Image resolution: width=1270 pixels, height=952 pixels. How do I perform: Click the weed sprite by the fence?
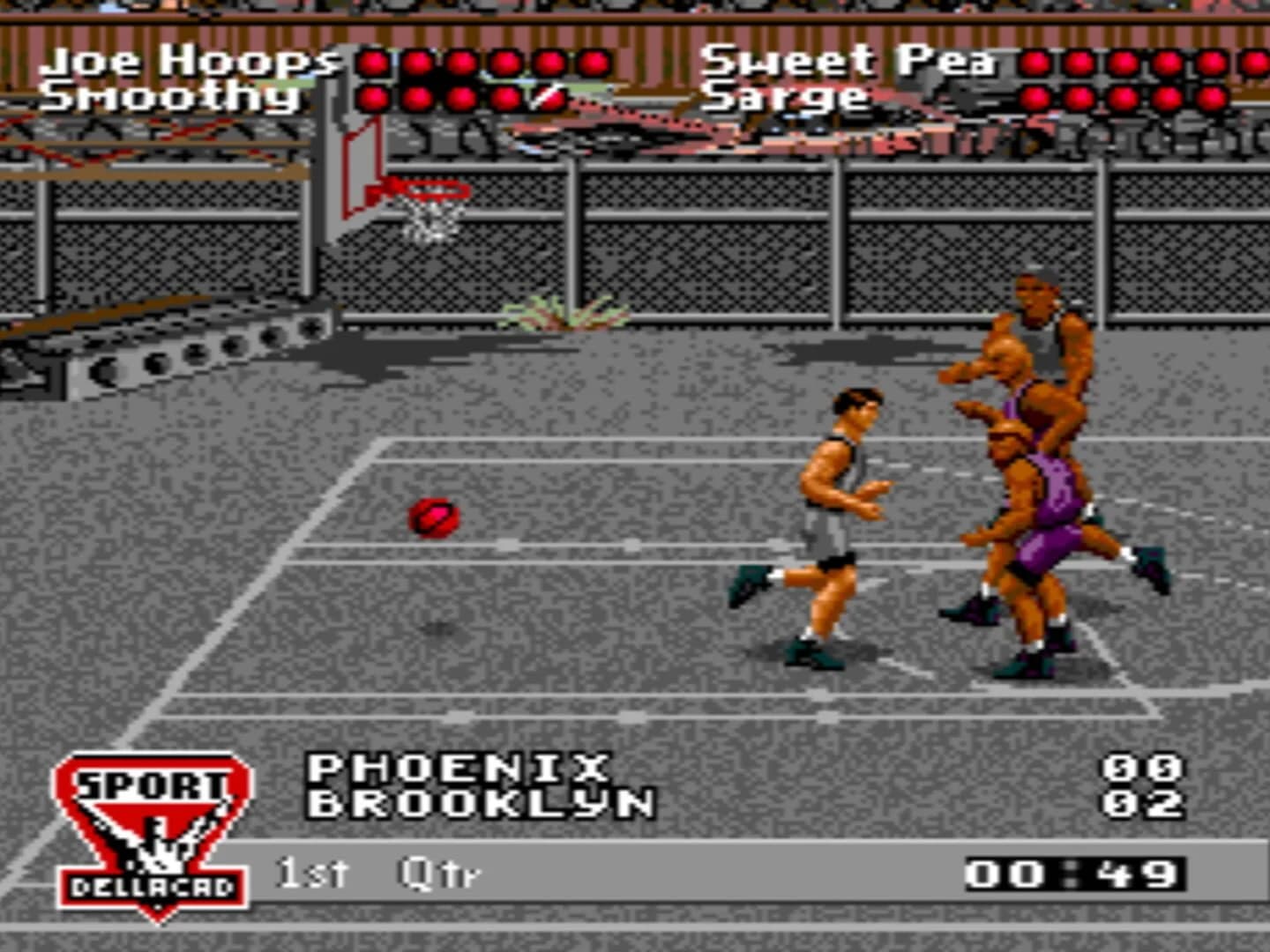564,313
